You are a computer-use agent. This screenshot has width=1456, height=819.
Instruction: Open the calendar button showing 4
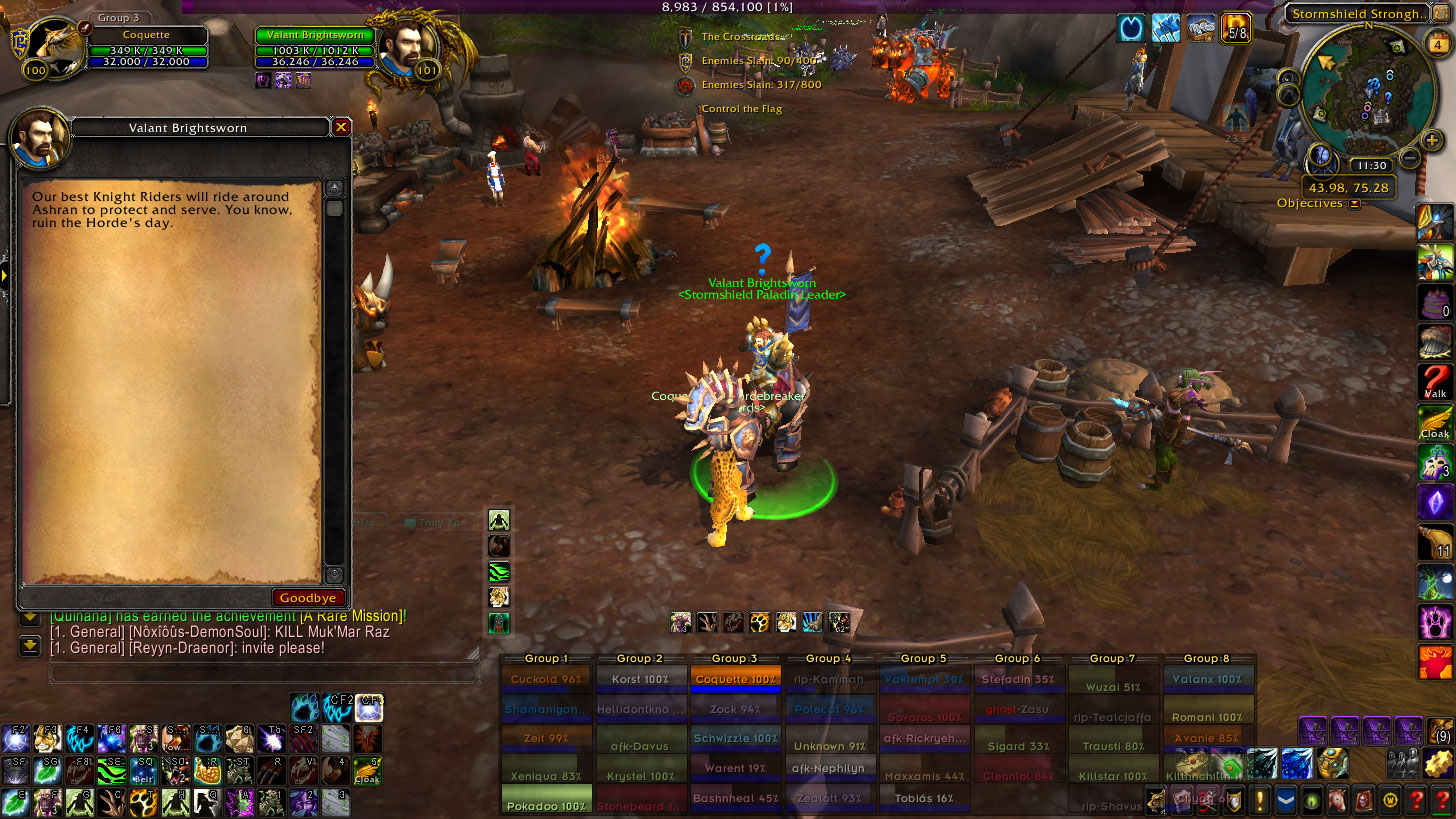1437,44
